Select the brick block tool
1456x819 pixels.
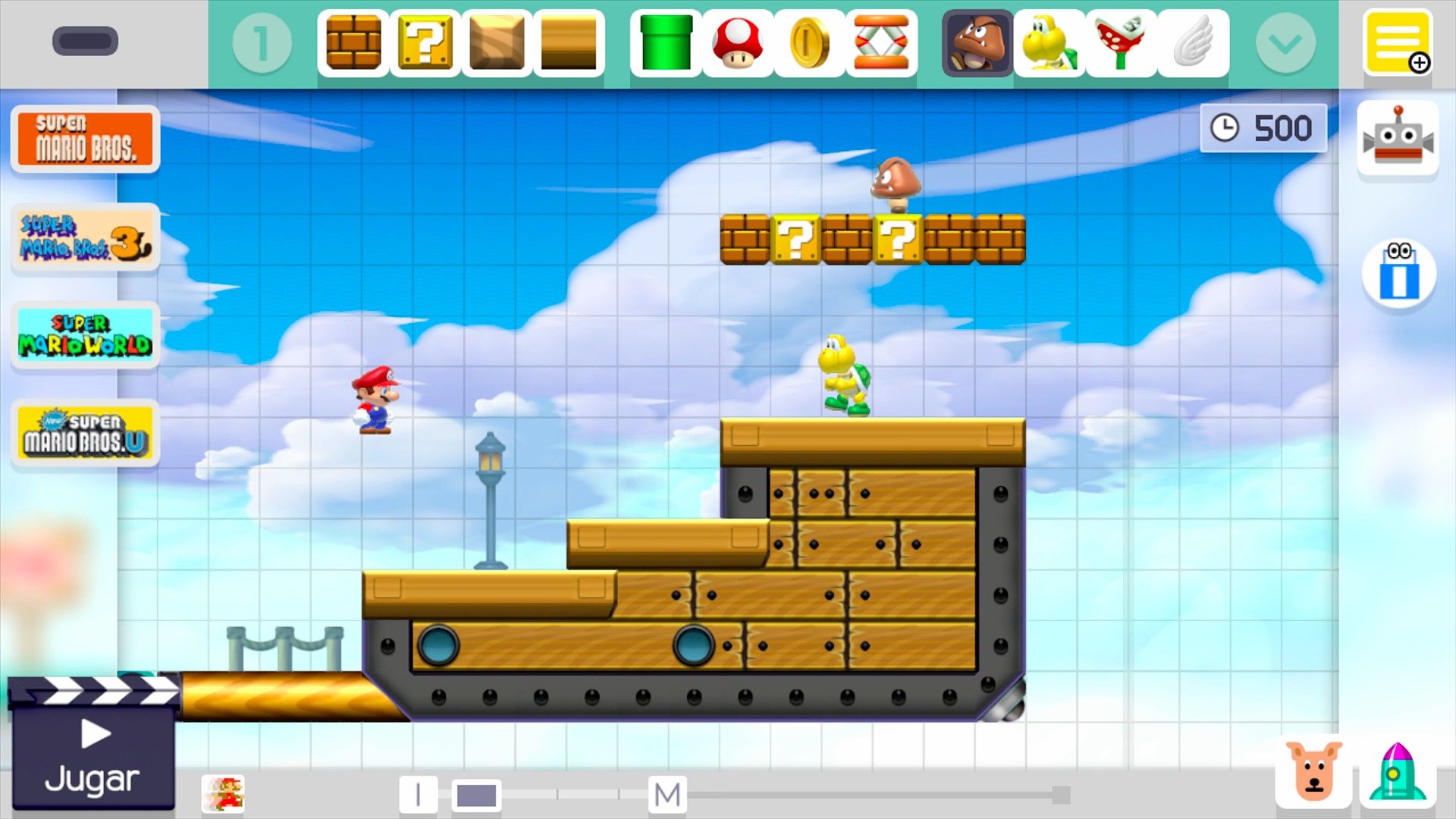pos(353,43)
